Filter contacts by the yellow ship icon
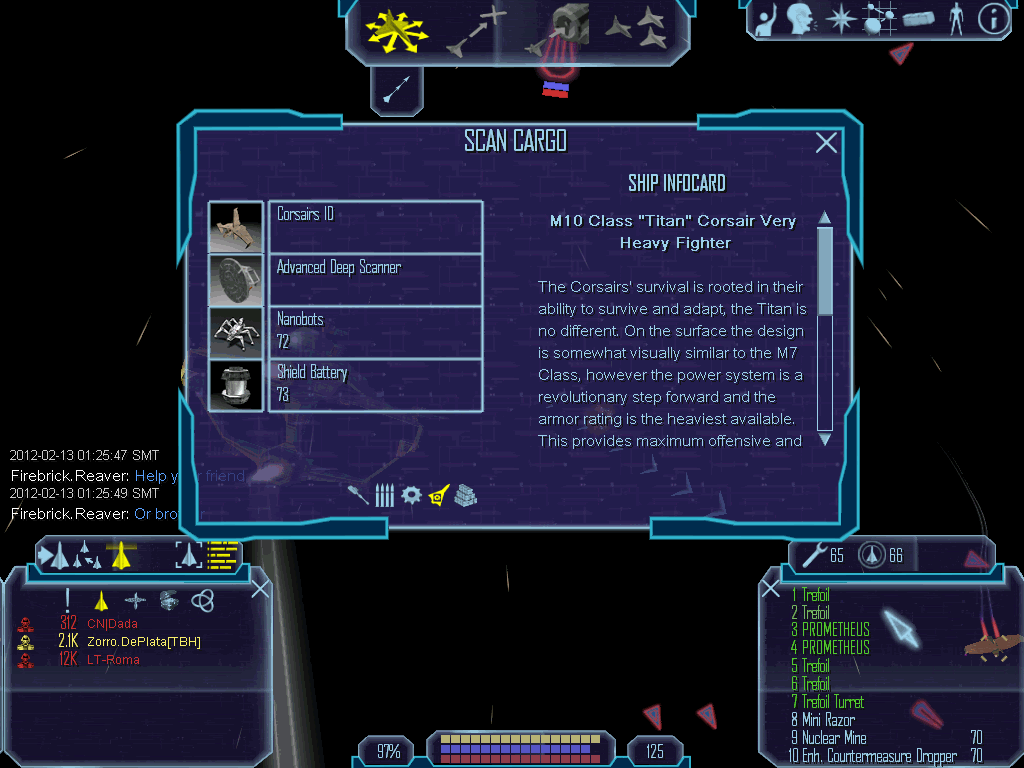Screen dimensions: 1024x768 [100, 600]
